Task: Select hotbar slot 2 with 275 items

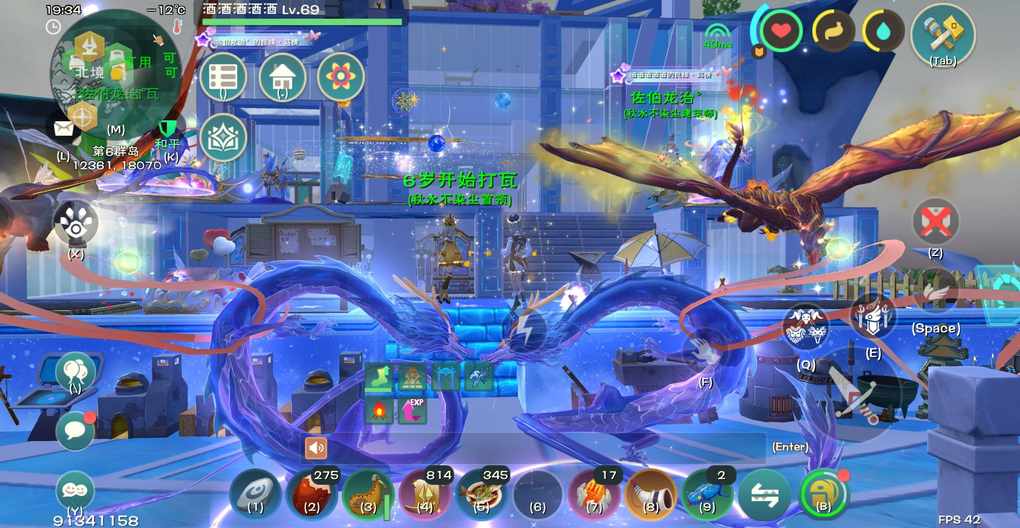Action: tap(311, 494)
